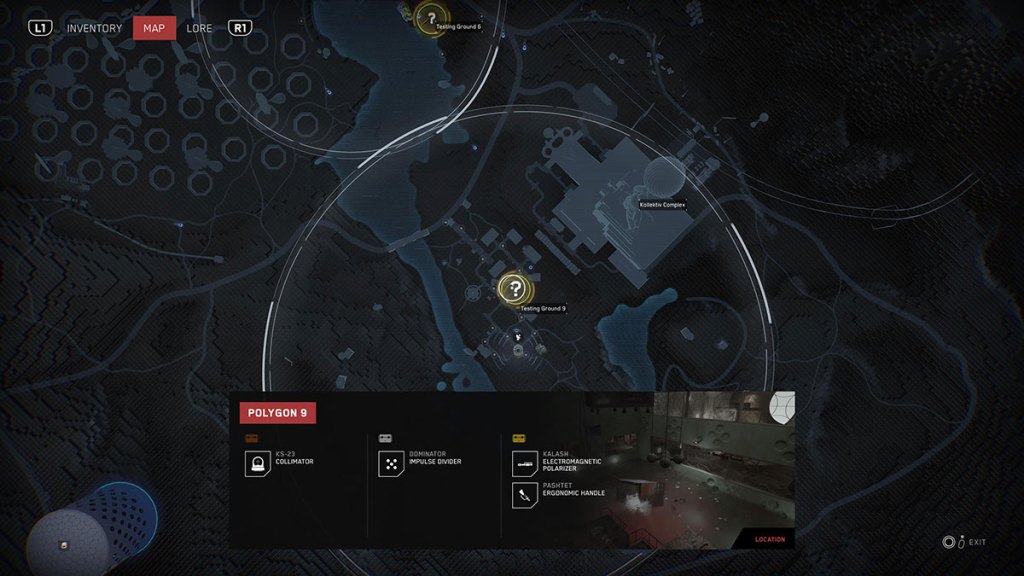This screenshot has height=576, width=1024.
Task: Select the Testing Ground 9 question marker
Action: pyautogui.click(x=515, y=289)
